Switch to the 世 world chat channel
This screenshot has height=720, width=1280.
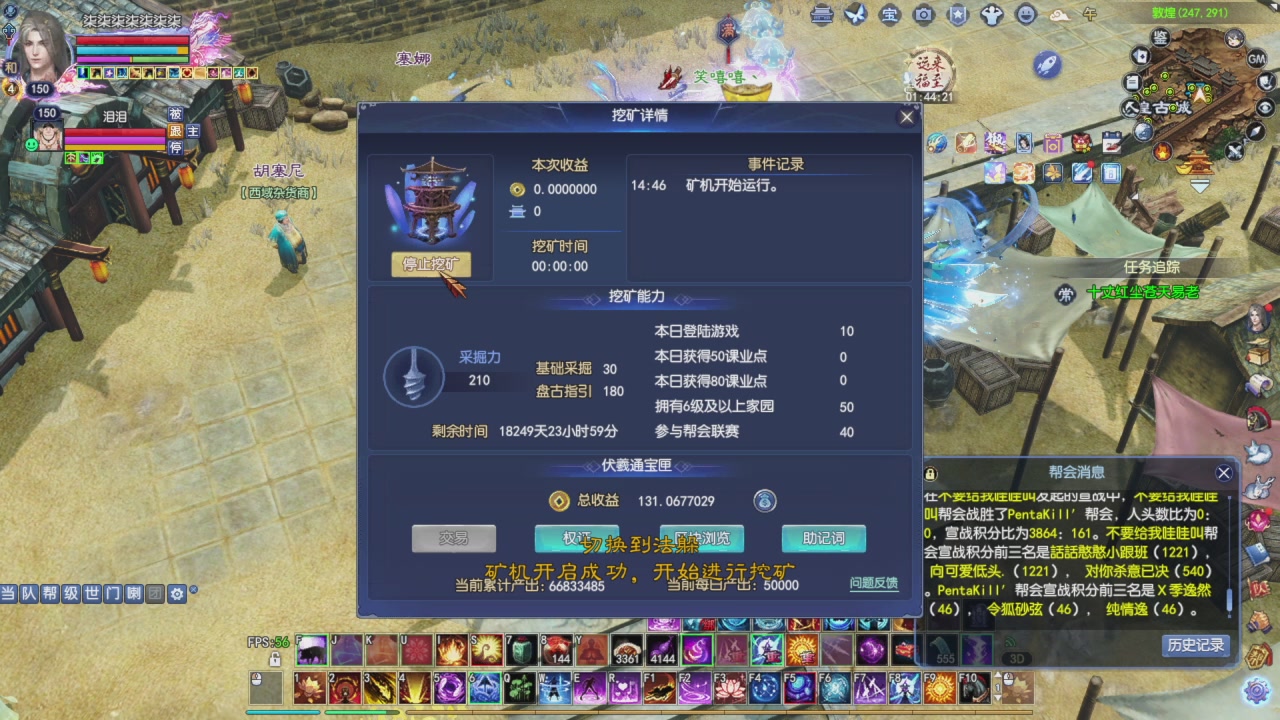(x=90, y=594)
